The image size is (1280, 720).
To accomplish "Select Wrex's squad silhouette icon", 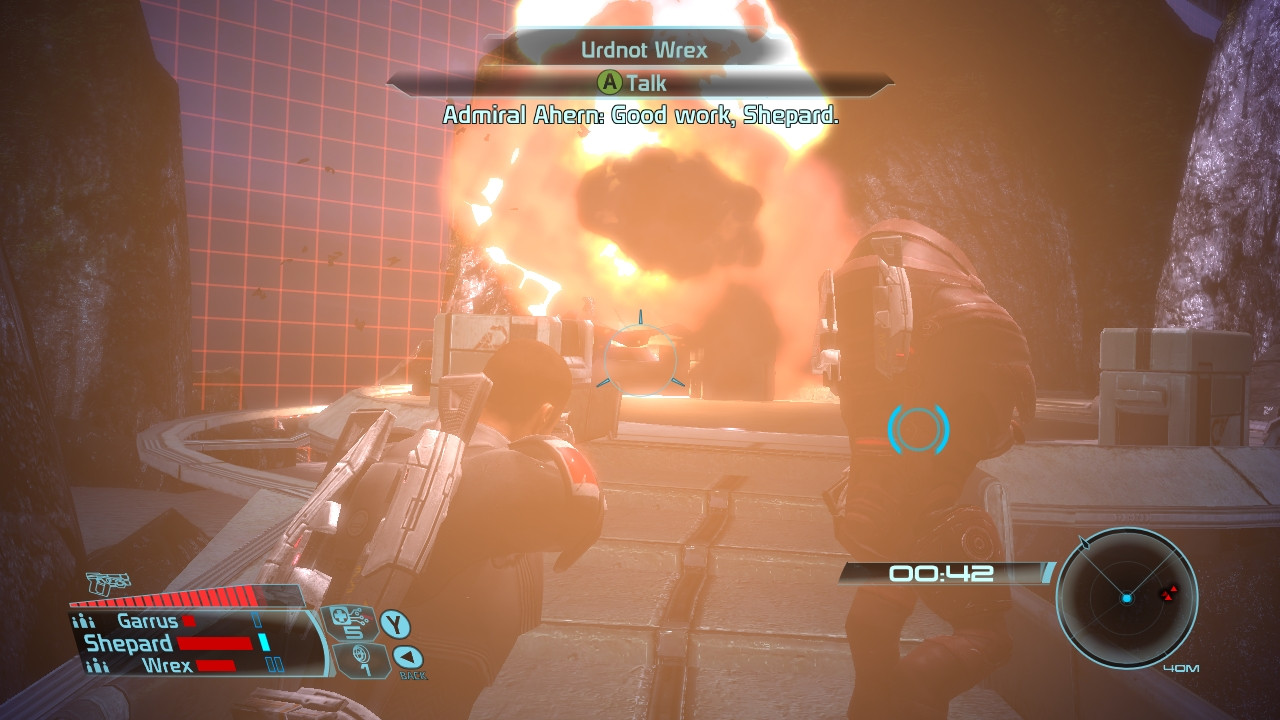I will (99, 664).
